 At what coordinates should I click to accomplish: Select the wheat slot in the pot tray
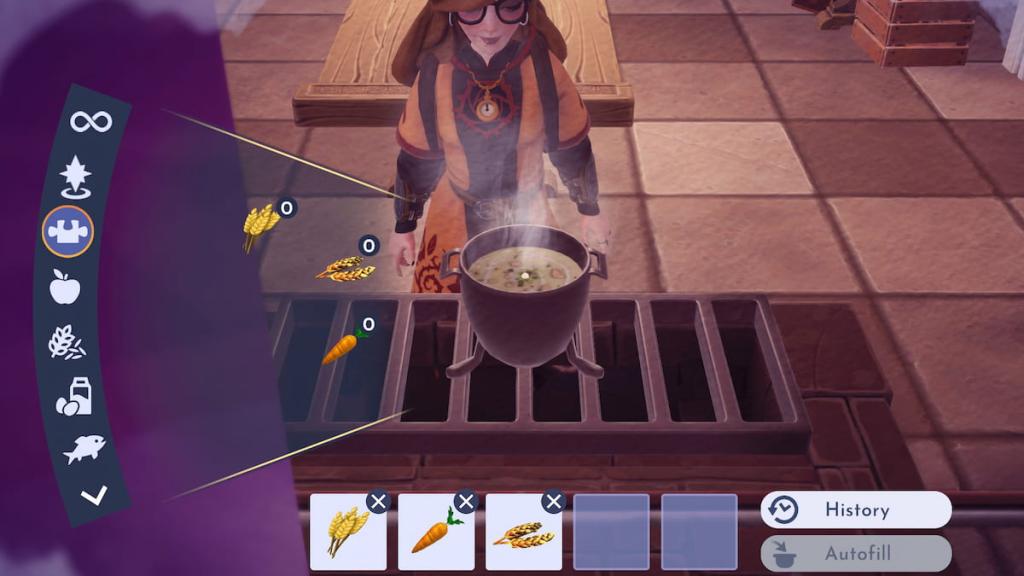[x=348, y=532]
